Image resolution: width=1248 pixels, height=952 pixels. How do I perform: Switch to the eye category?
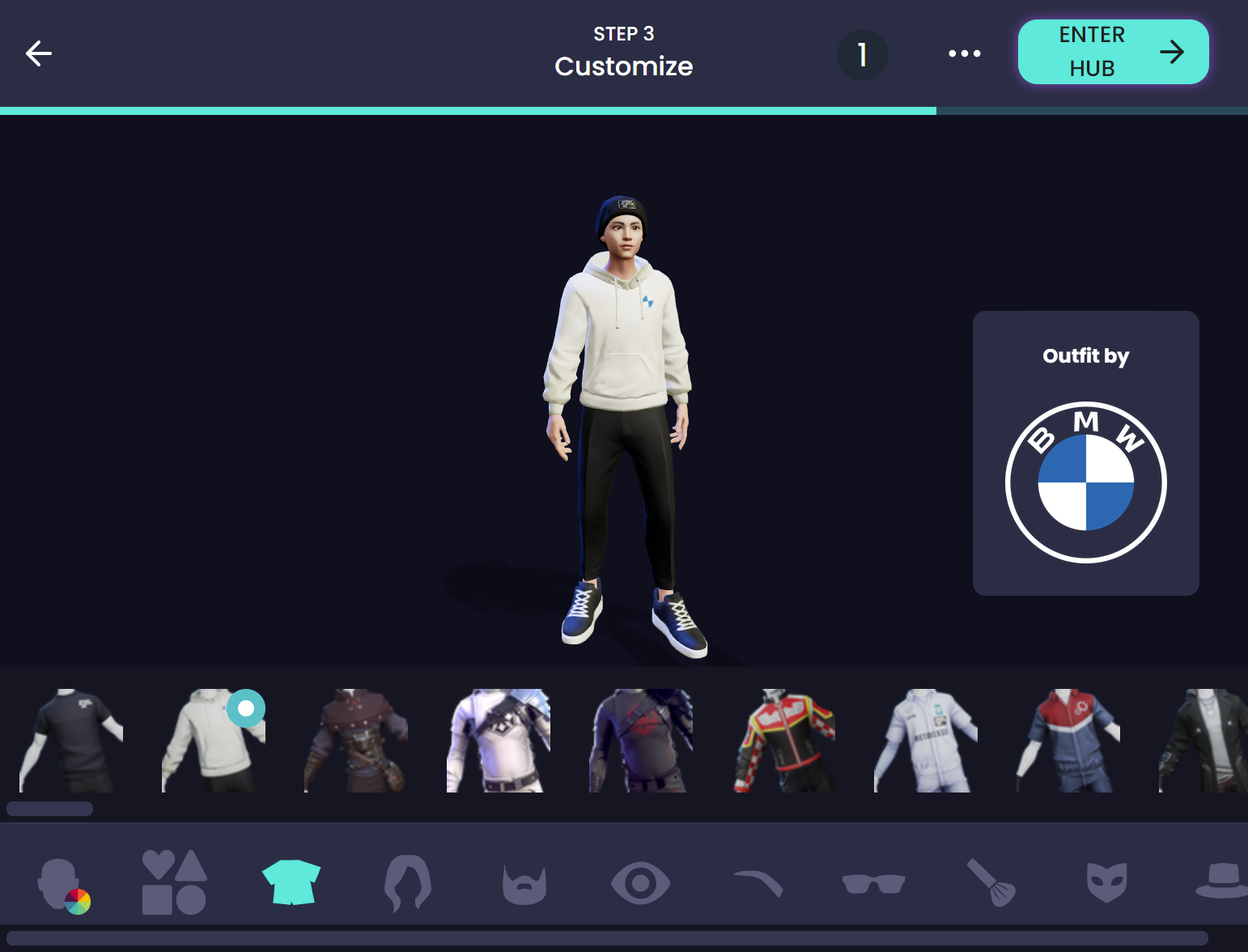[x=640, y=883]
